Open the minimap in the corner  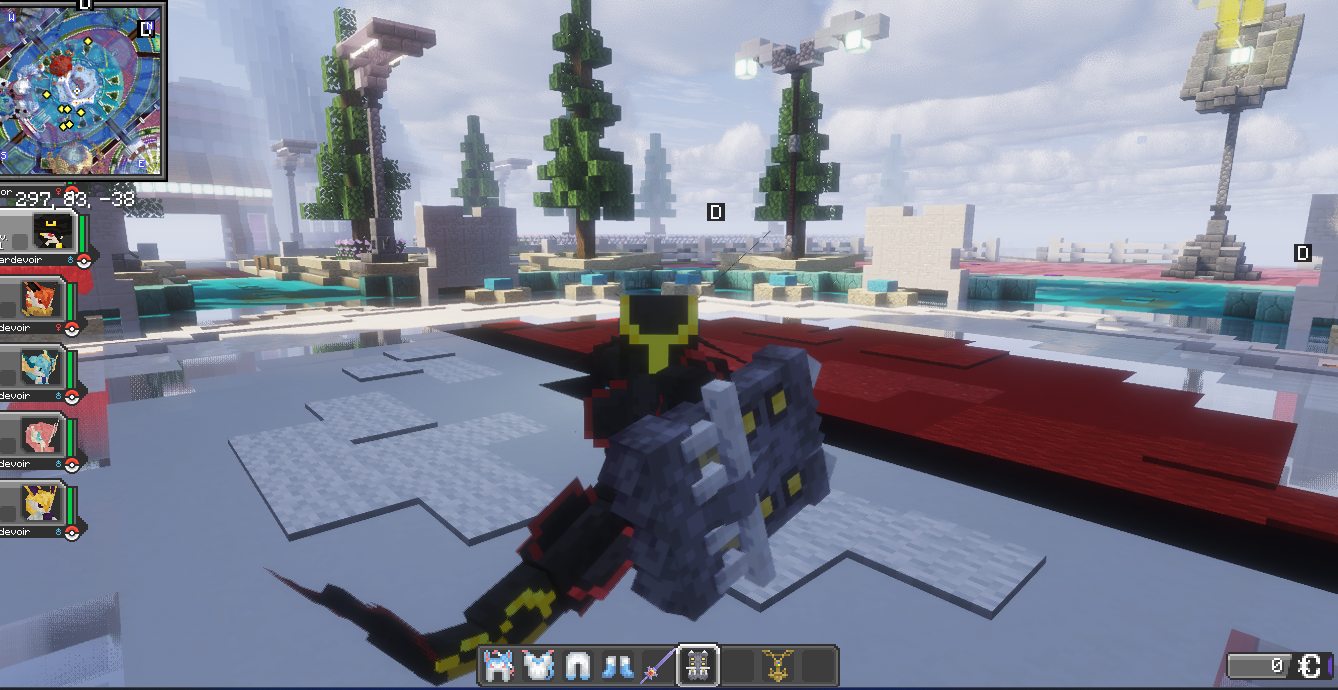coord(81,89)
